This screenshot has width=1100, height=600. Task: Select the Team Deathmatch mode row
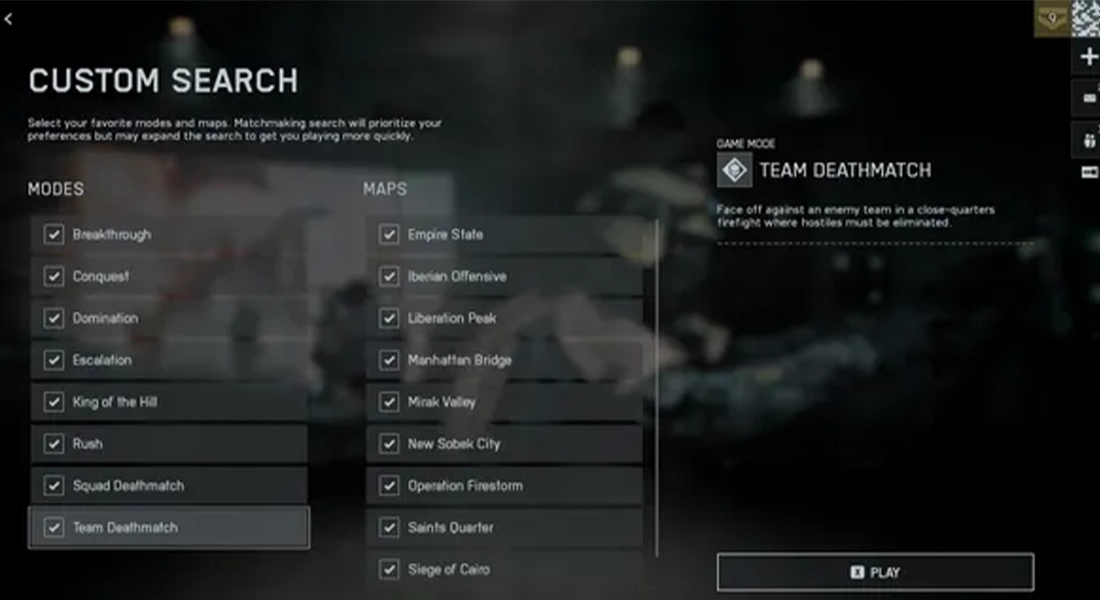[x=168, y=528]
